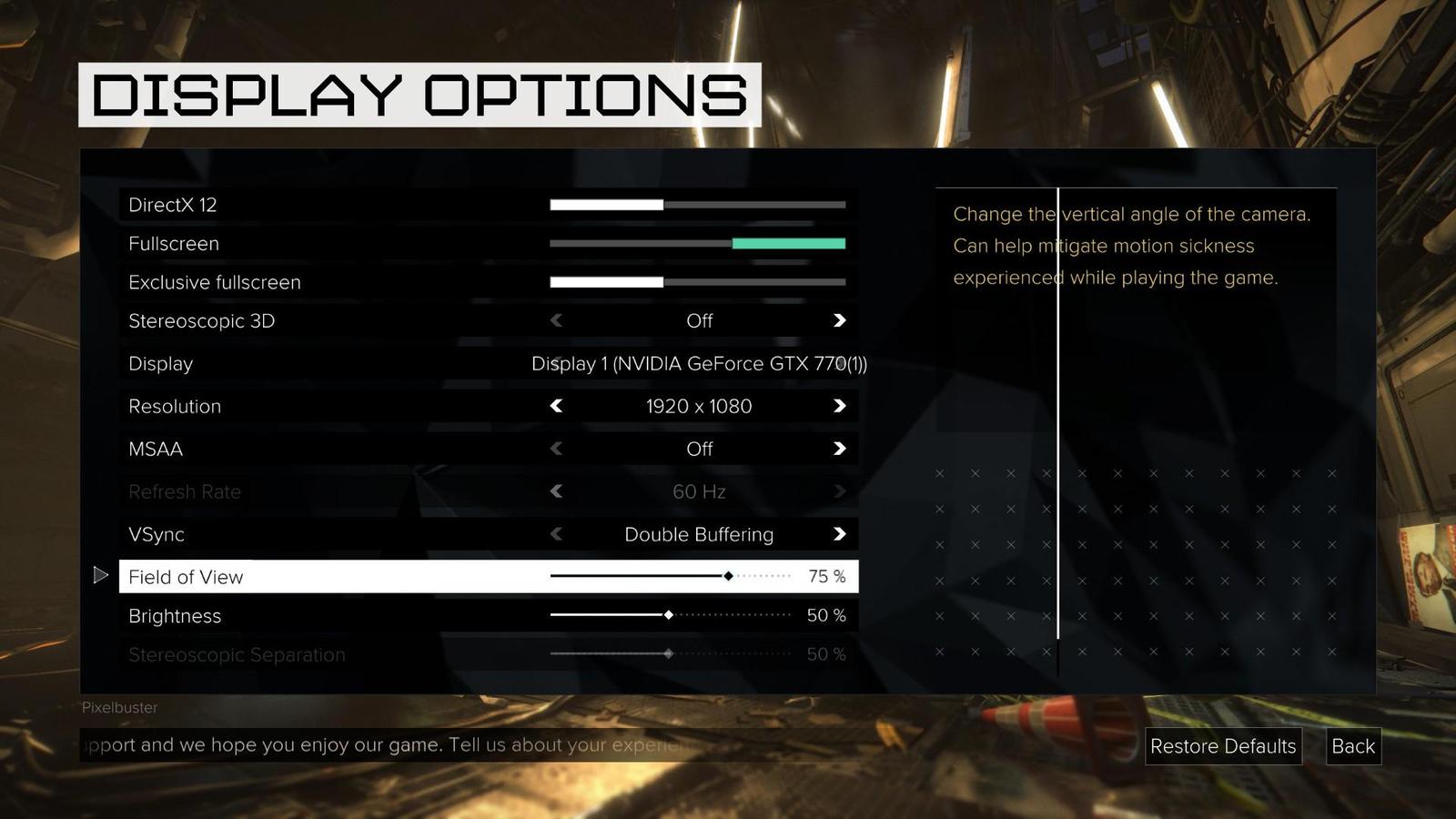Cycle MSAA with the right arrow
This screenshot has width=1456, height=819.
point(839,449)
